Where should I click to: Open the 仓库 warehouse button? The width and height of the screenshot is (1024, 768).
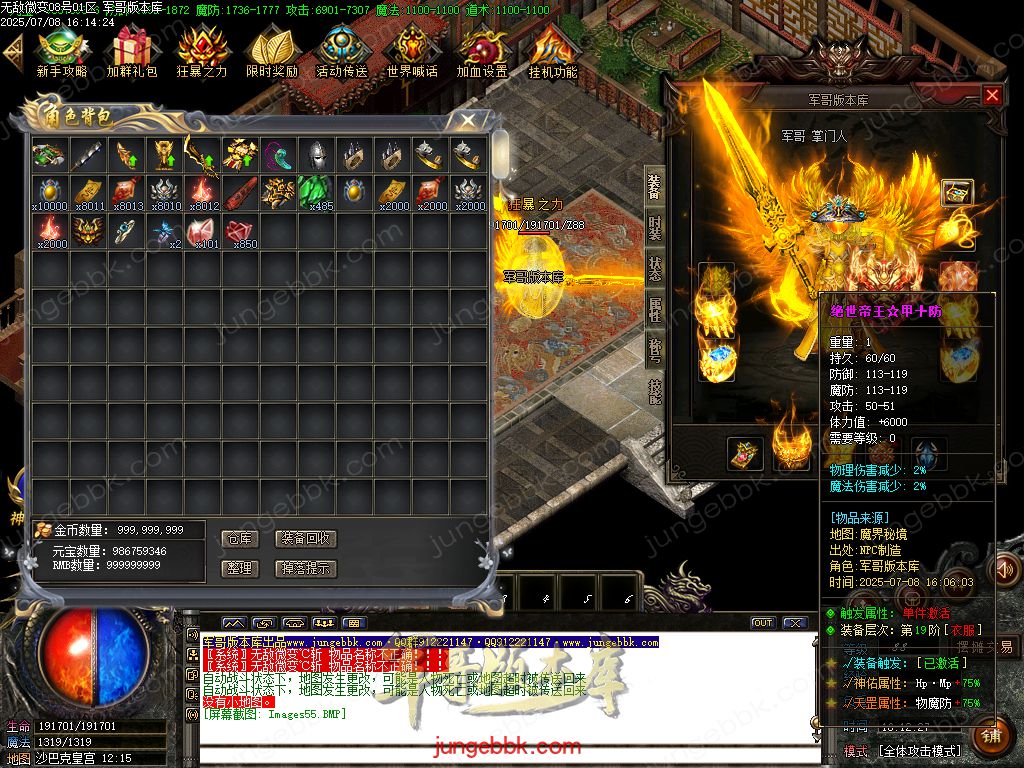240,538
